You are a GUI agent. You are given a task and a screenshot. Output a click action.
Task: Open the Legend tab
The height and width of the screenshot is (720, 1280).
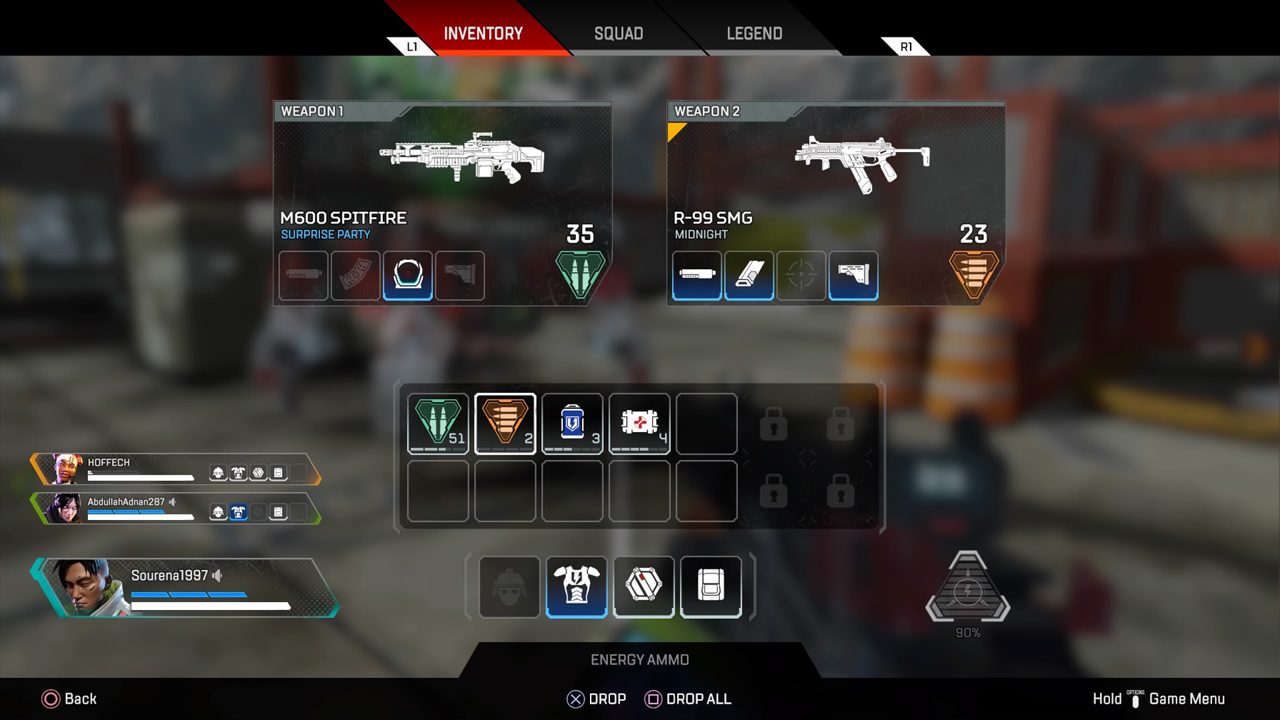pos(754,33)
